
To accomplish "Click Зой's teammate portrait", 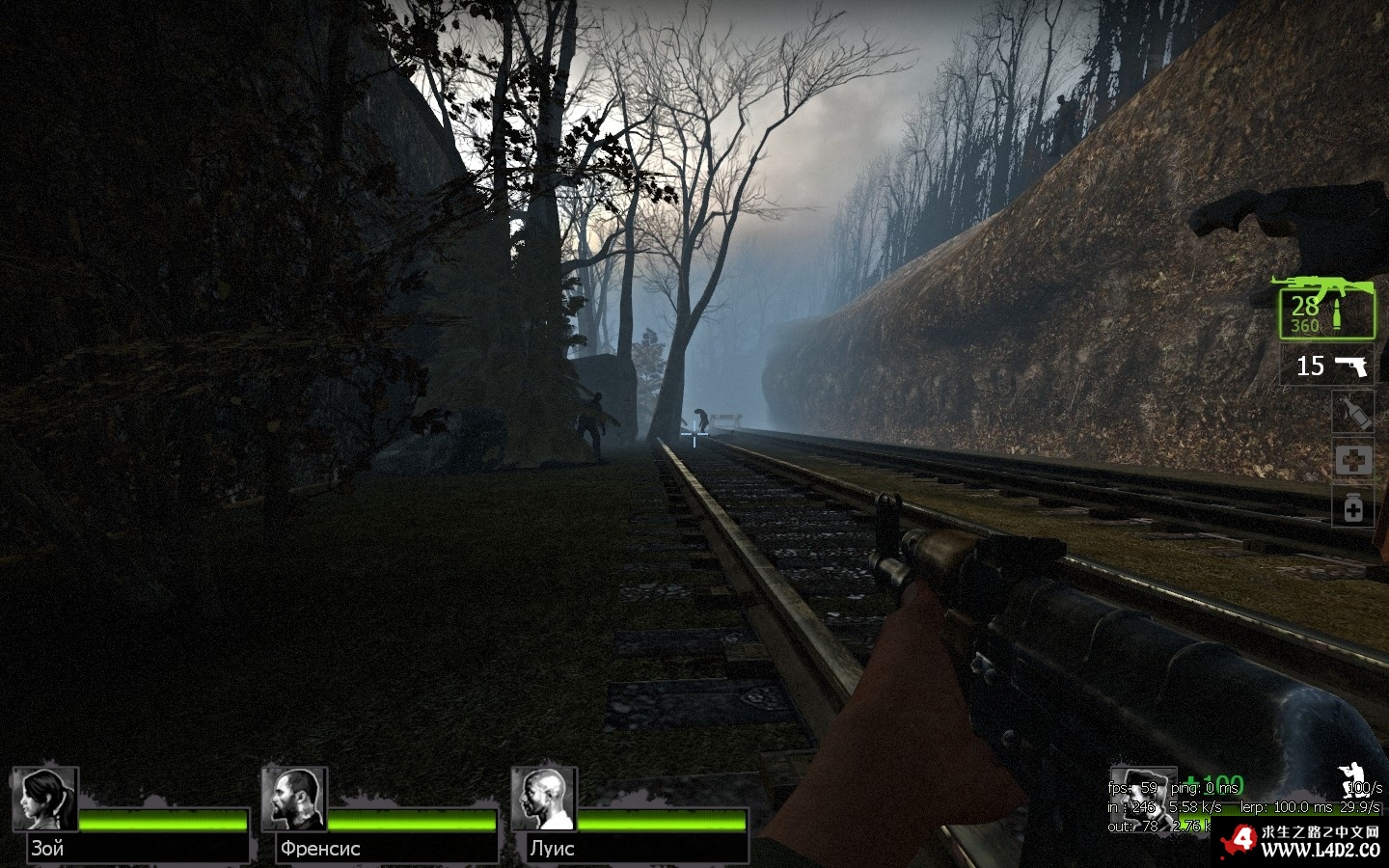I will 45,799.
